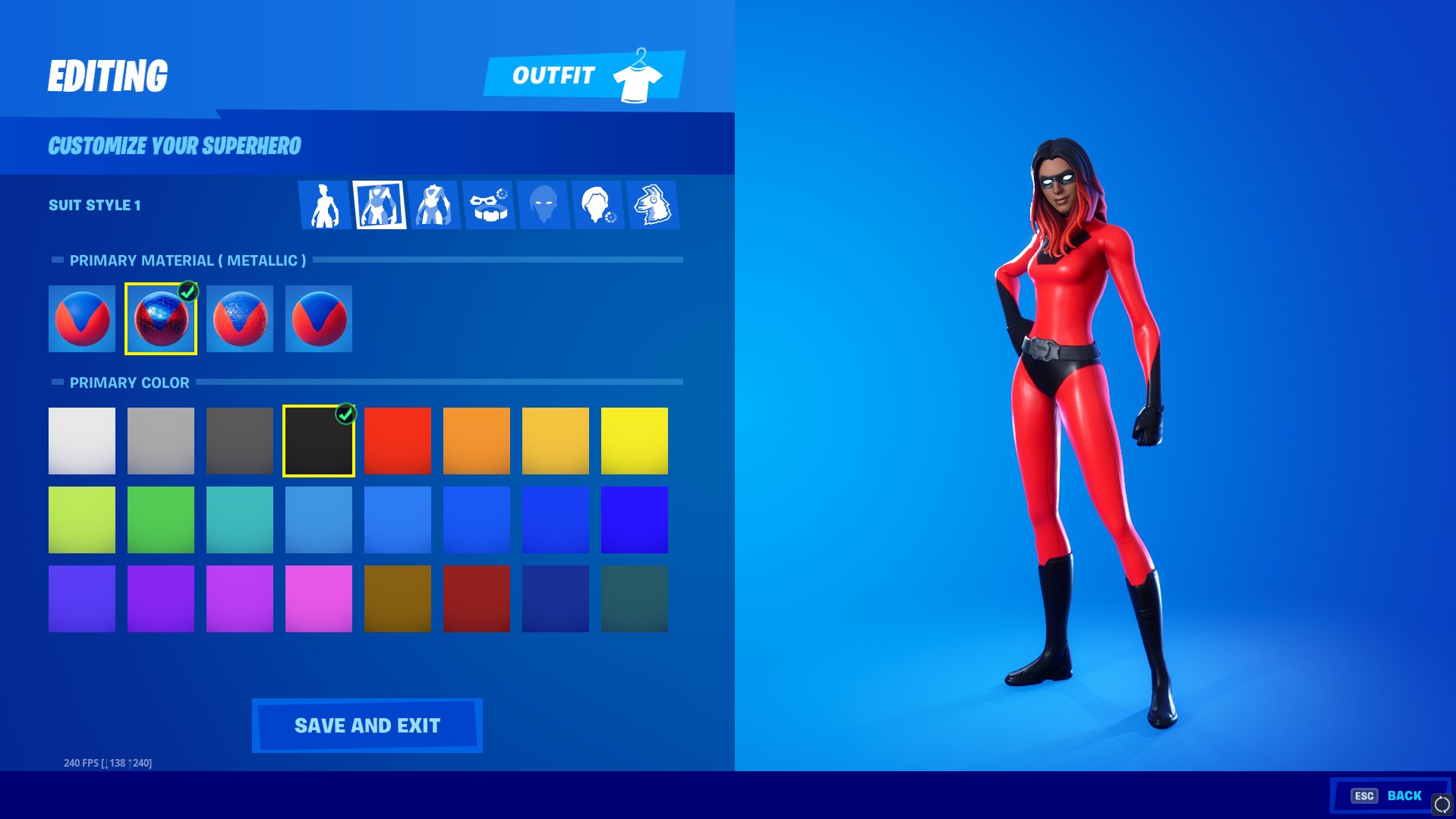Pick the bright yellow primary color

634,440
